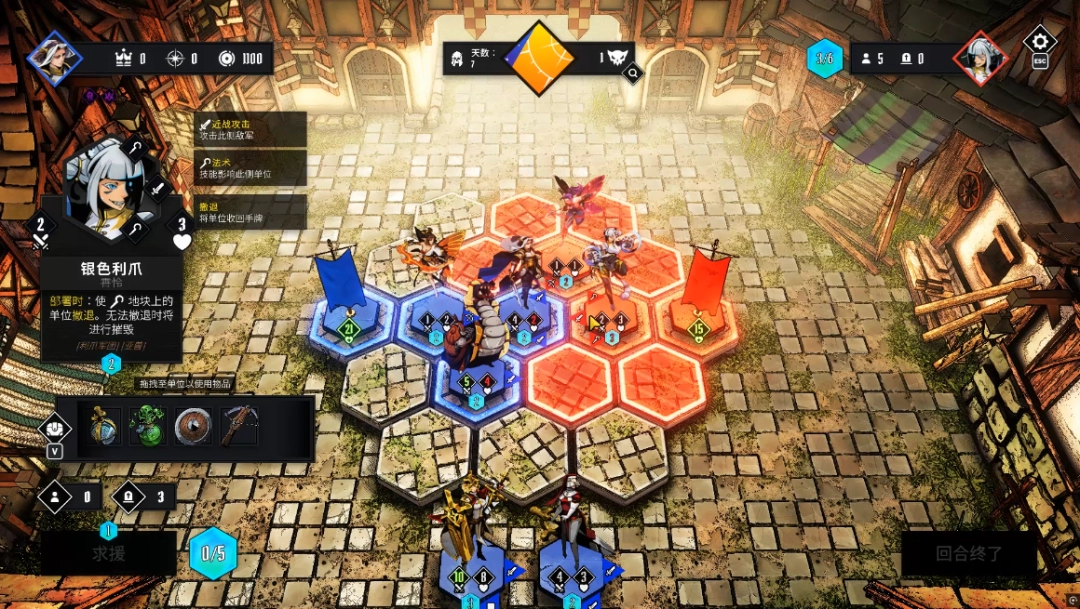Image resolution: width=1080 pixels, height=609 pixels.
Task: Click the player commander portrait
Action: (54, 57)
